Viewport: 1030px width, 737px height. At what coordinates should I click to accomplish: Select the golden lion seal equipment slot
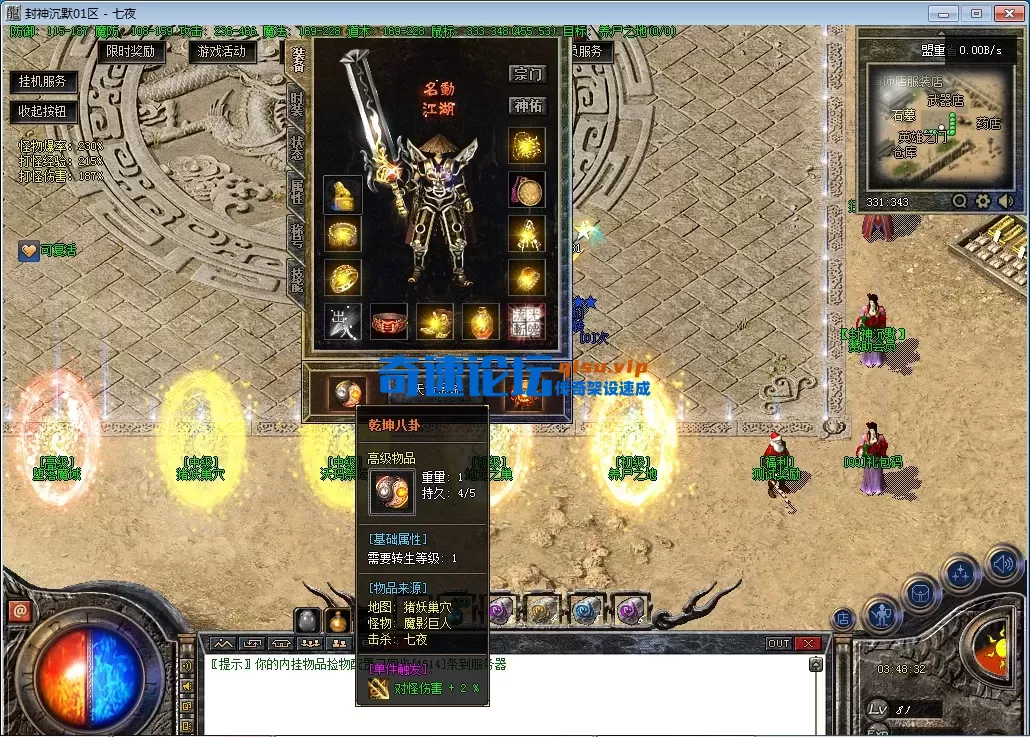342,194
